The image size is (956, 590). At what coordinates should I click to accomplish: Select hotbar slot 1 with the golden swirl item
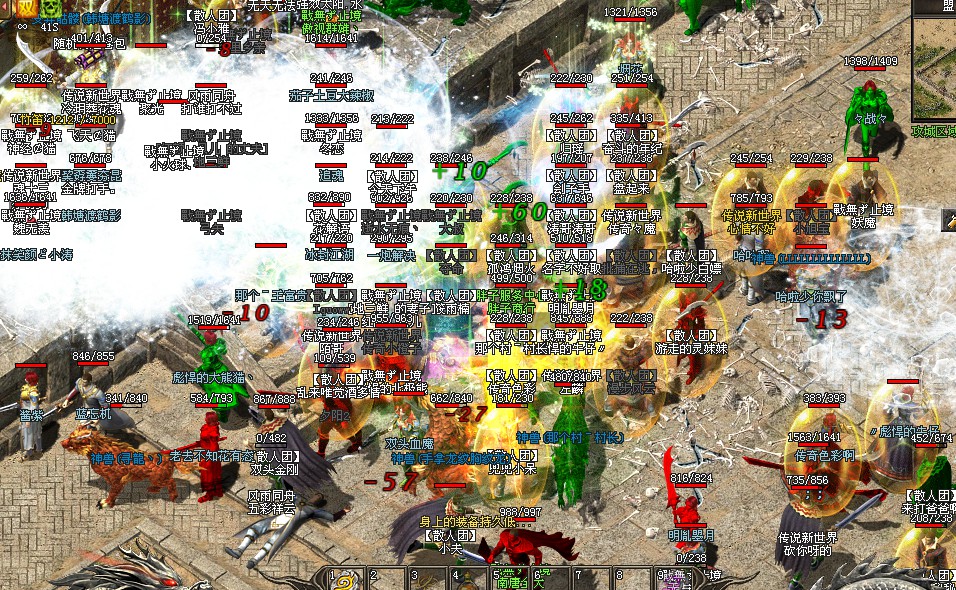coord(346,579)
